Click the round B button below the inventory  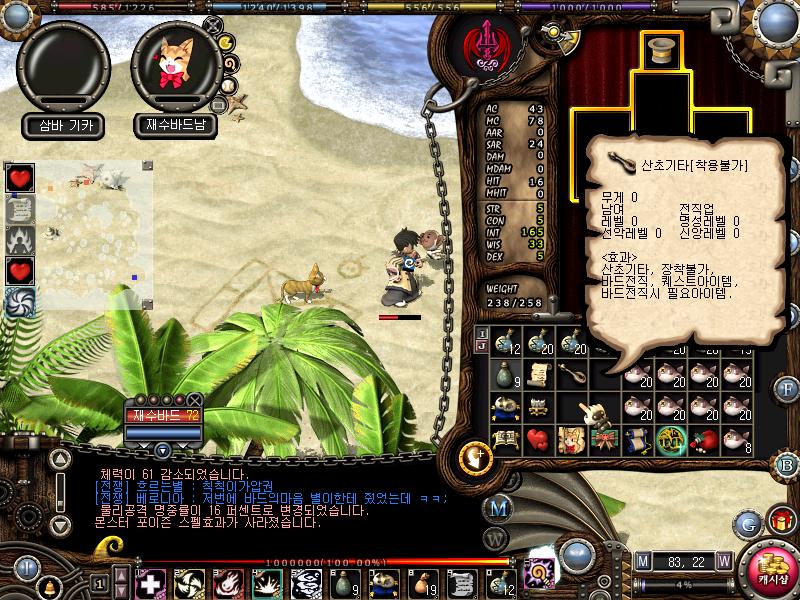pyautogui.click(x=787, y=464)
